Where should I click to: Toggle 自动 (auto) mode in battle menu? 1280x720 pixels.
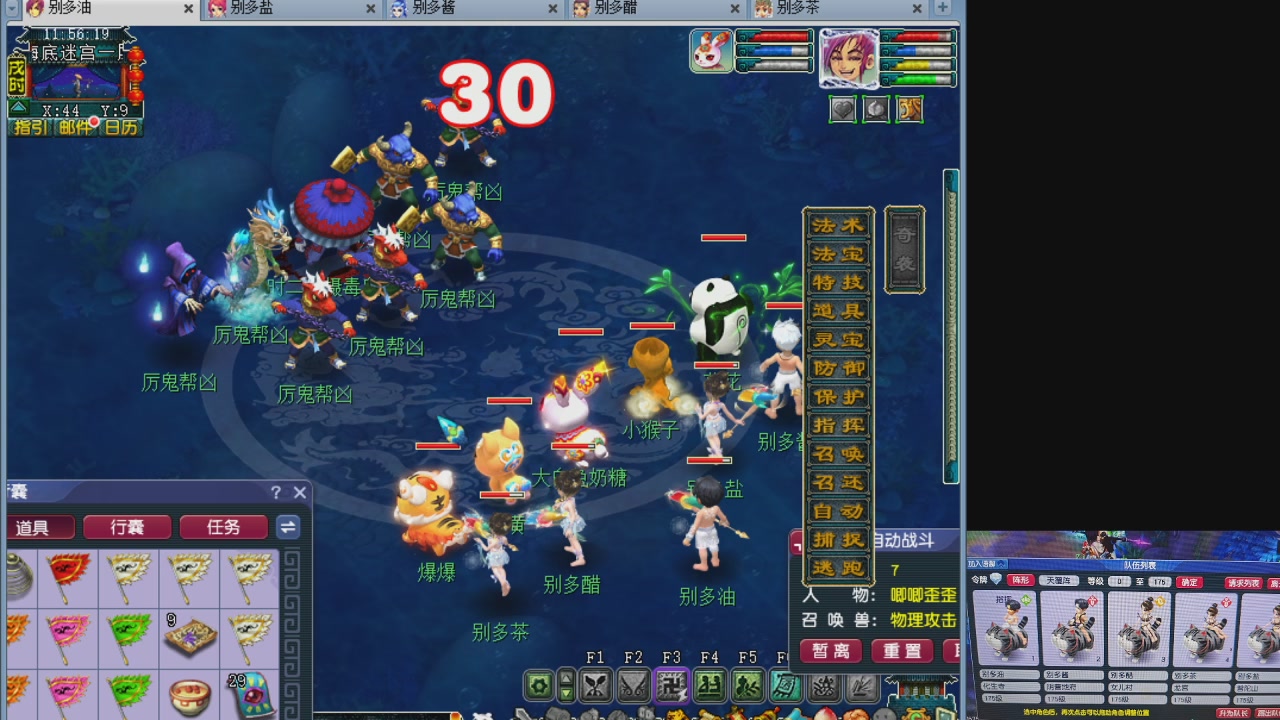pos(838,510)
